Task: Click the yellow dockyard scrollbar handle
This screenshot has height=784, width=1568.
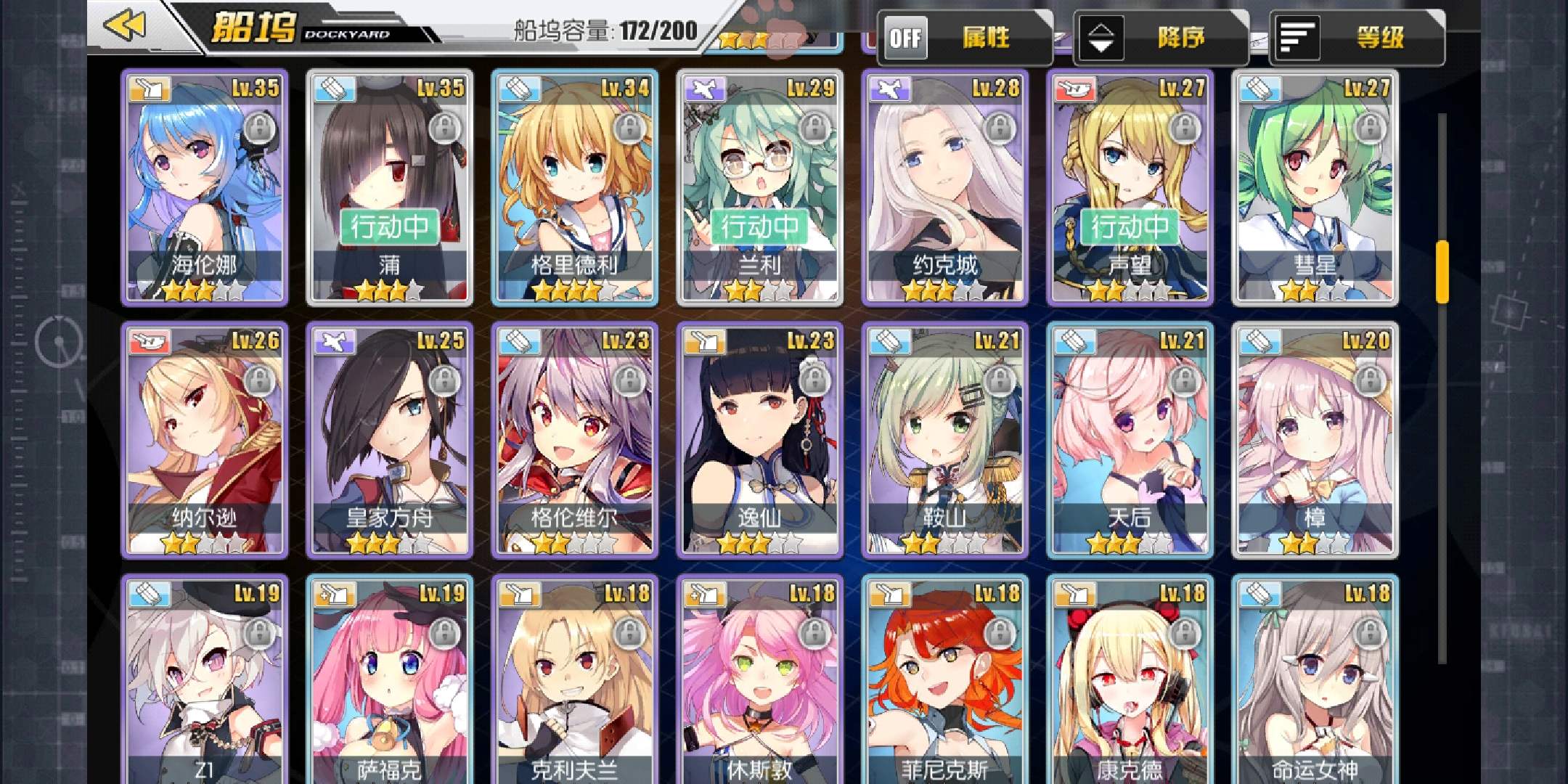Action: (1442, 271)
